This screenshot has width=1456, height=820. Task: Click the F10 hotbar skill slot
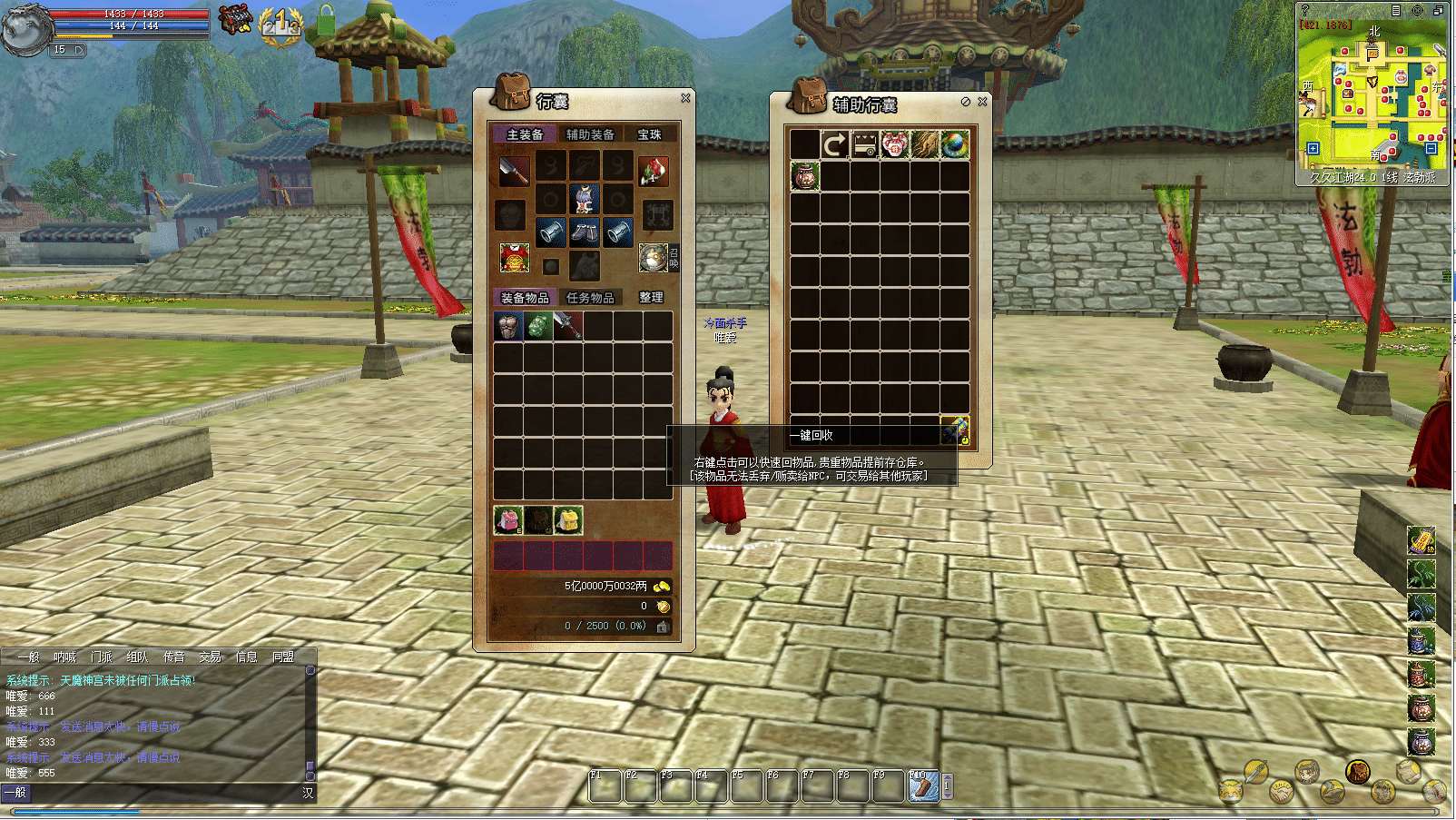[x=923, y=786]
